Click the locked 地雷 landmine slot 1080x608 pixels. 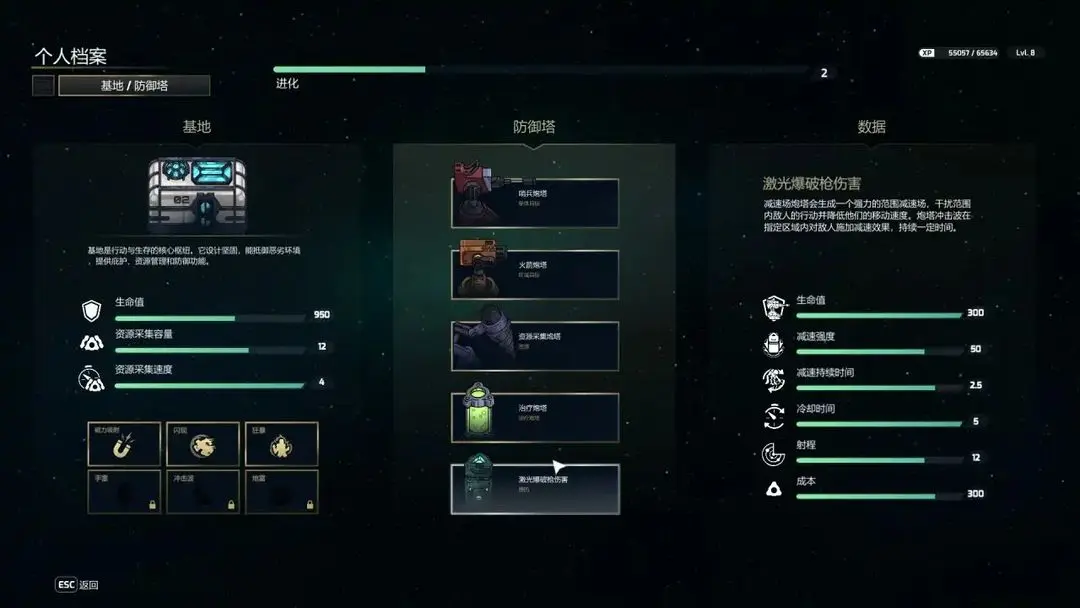tap(282, 492)
